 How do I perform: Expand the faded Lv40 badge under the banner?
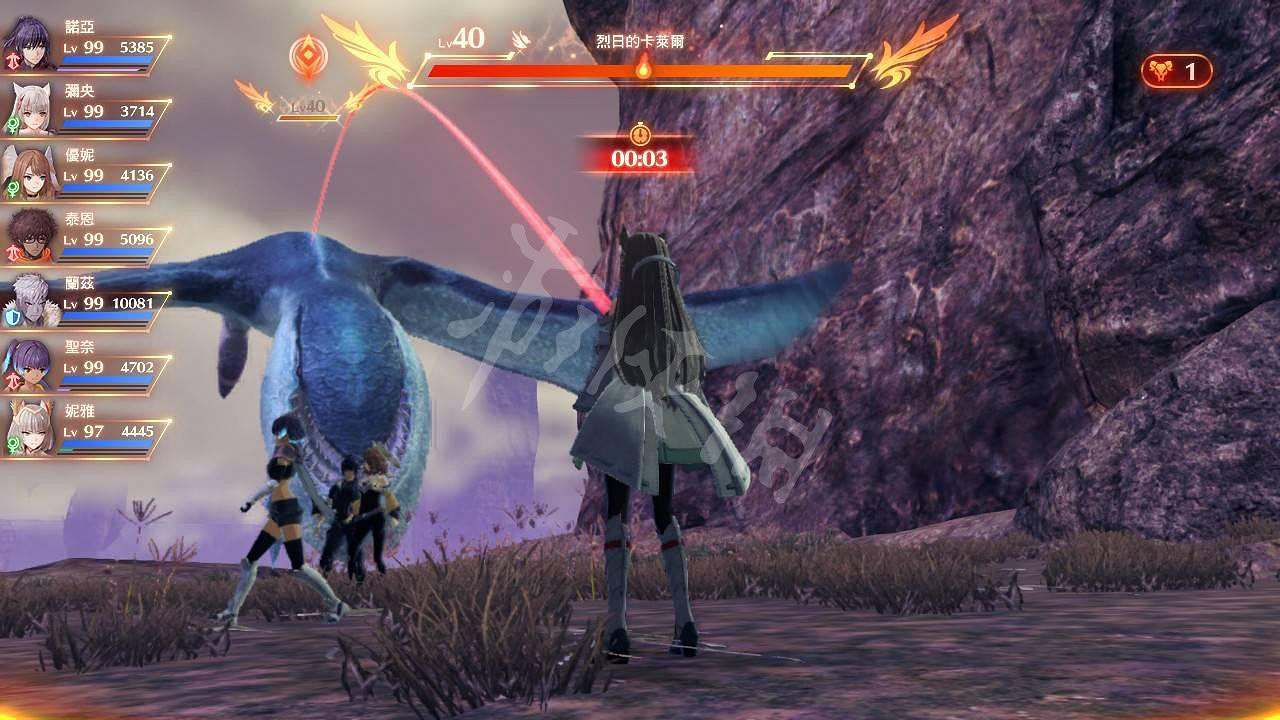(x=306, y=106)
